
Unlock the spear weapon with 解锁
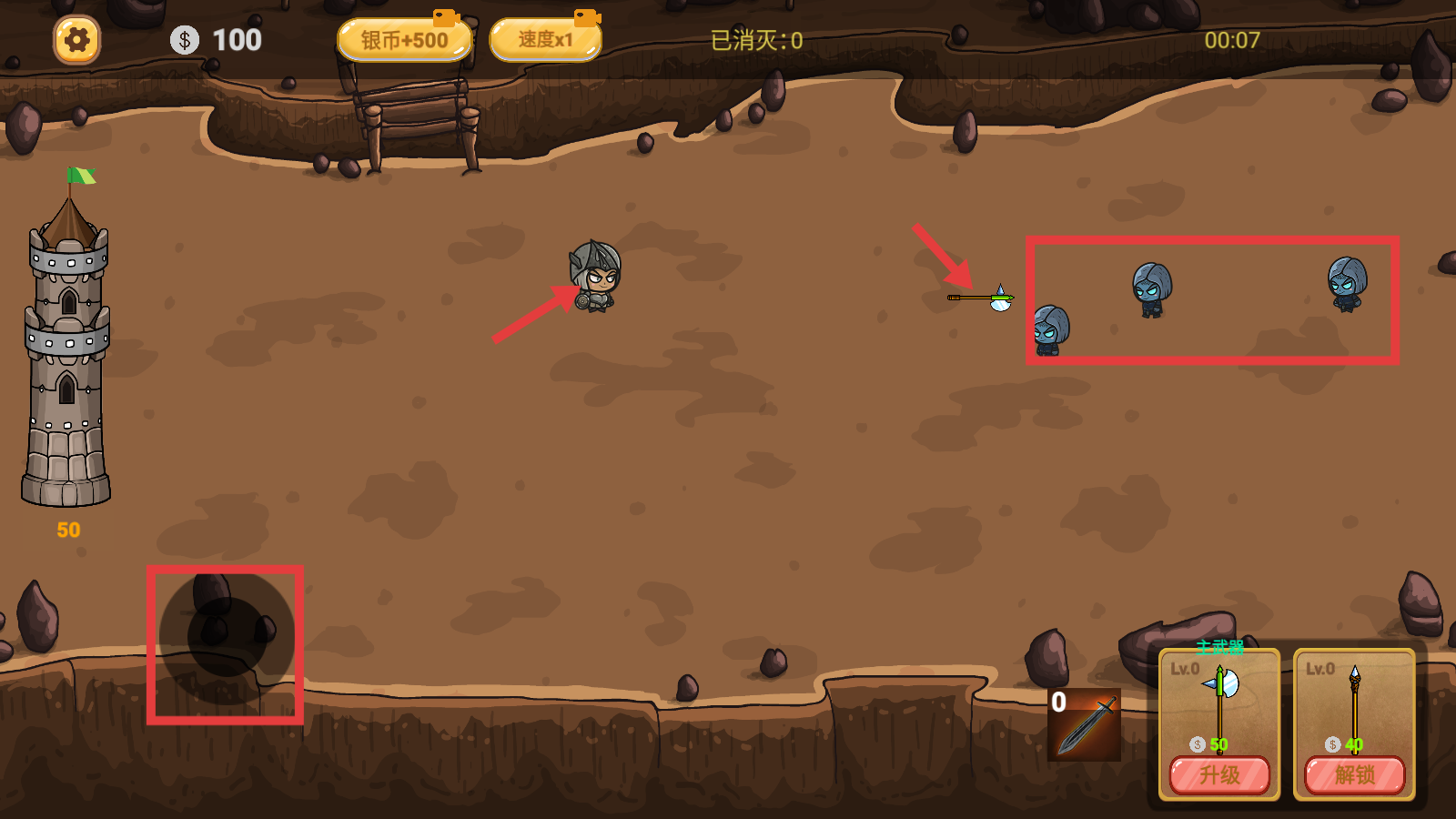[1355, 775]
